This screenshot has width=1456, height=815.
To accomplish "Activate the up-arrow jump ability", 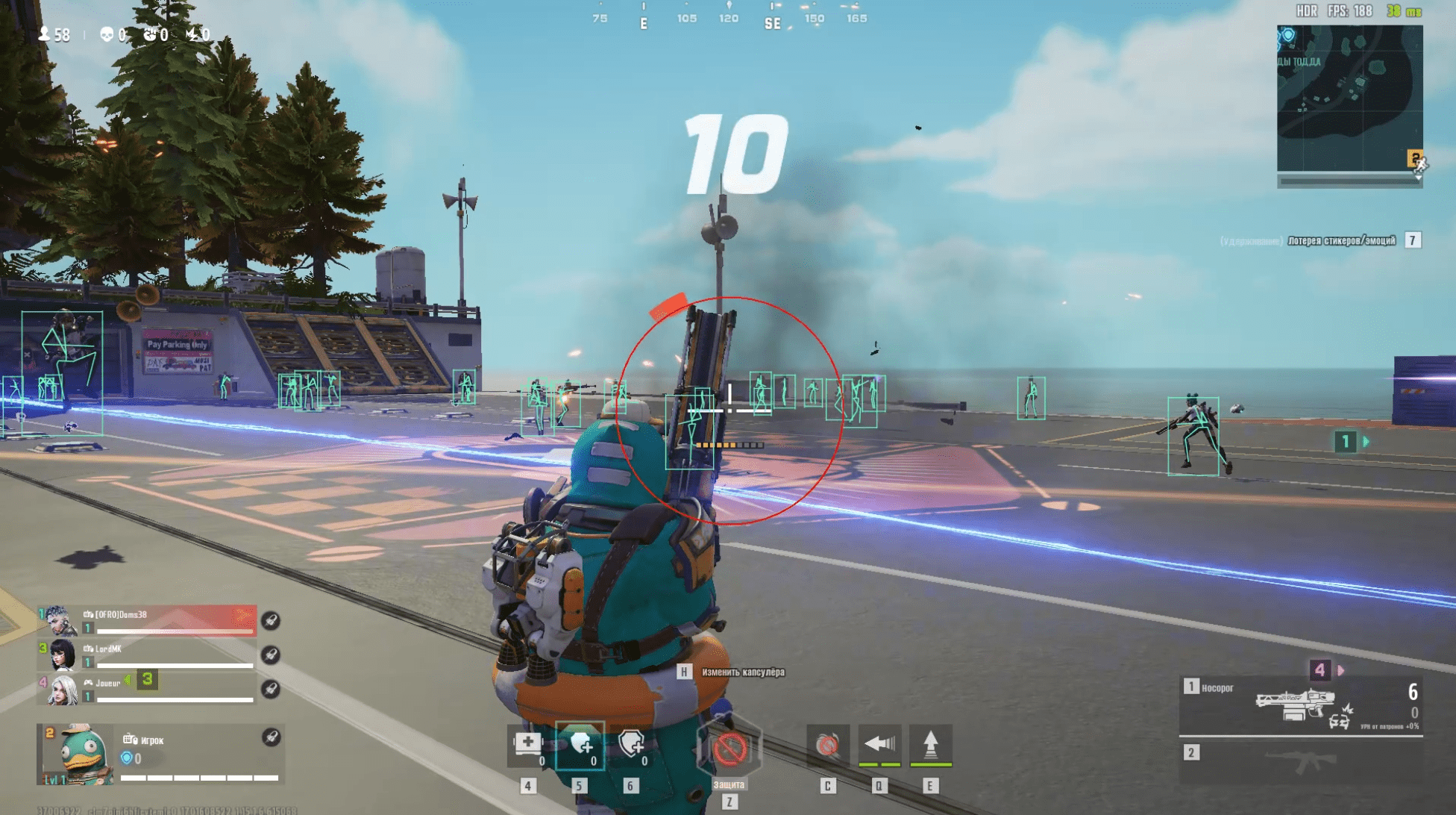I will click(x=930, y=745).
